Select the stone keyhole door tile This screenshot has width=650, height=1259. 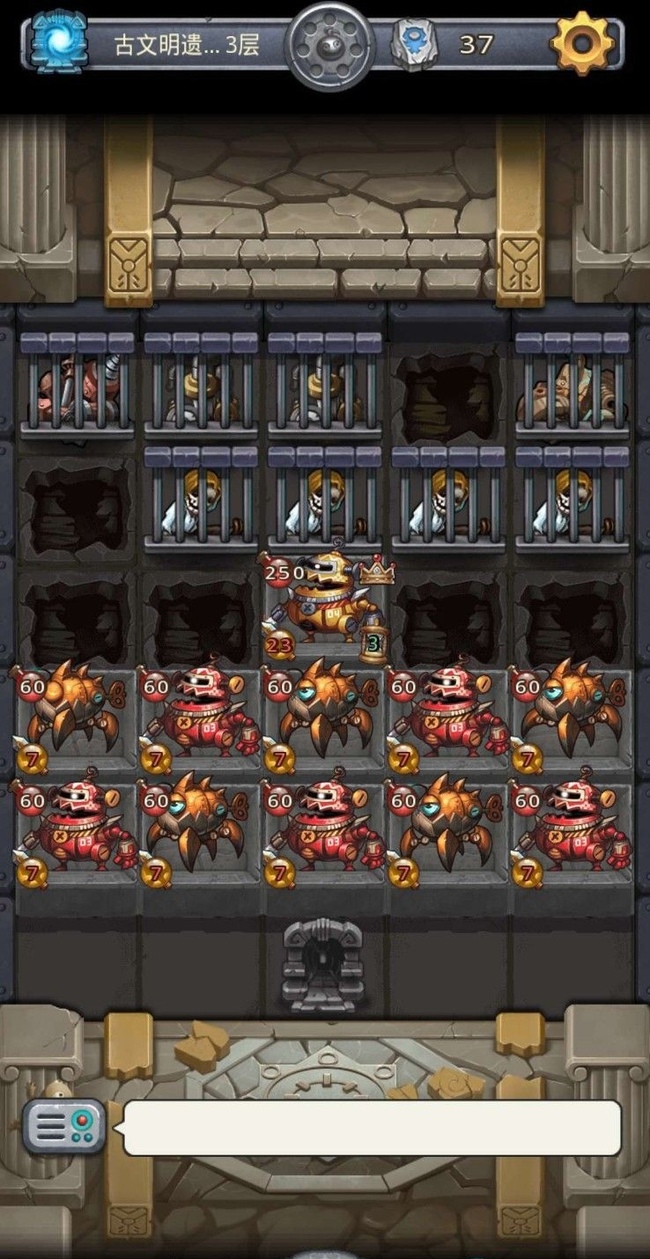323,964
